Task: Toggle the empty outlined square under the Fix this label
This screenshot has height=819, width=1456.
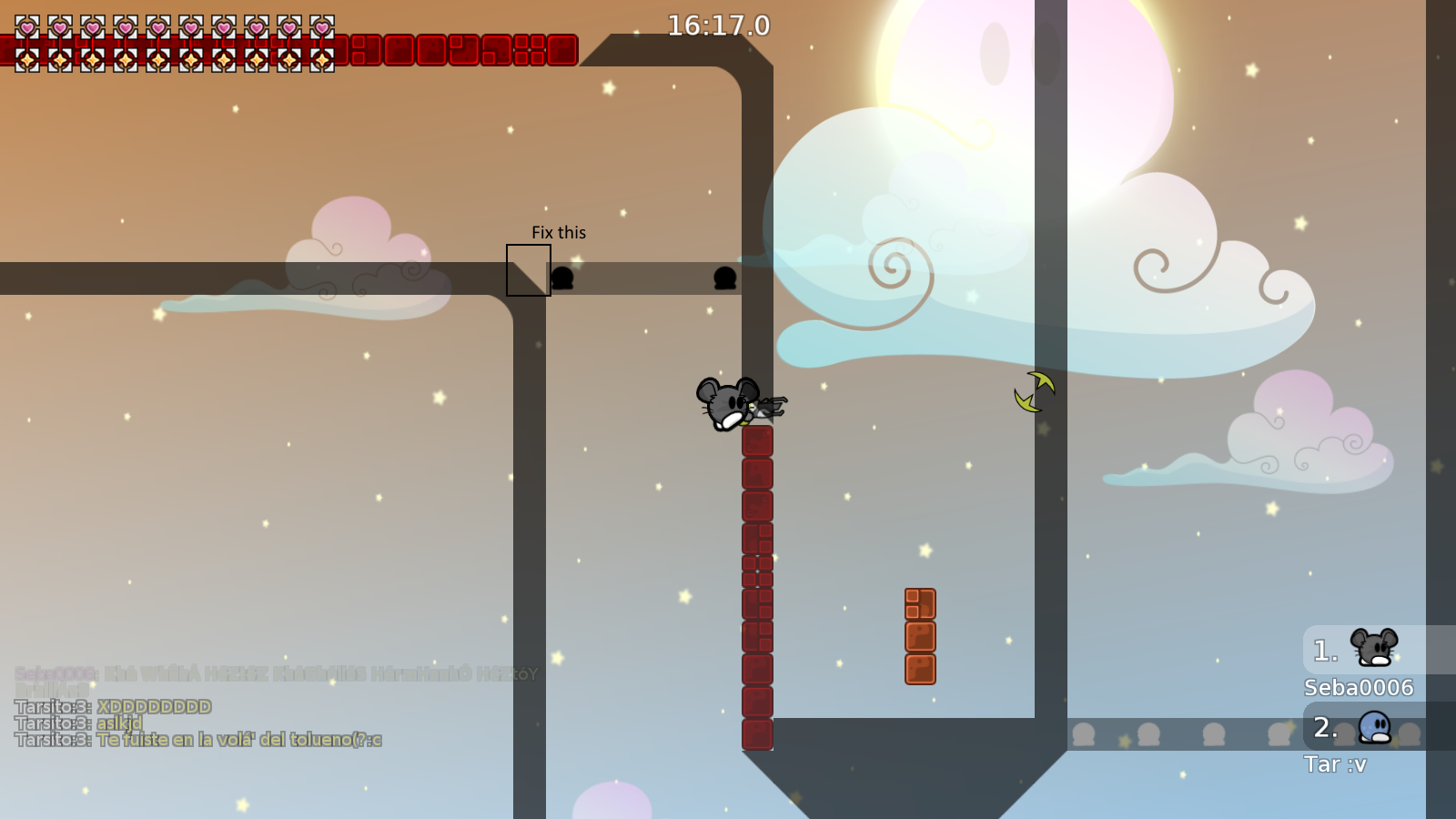Action: [528, 270]
